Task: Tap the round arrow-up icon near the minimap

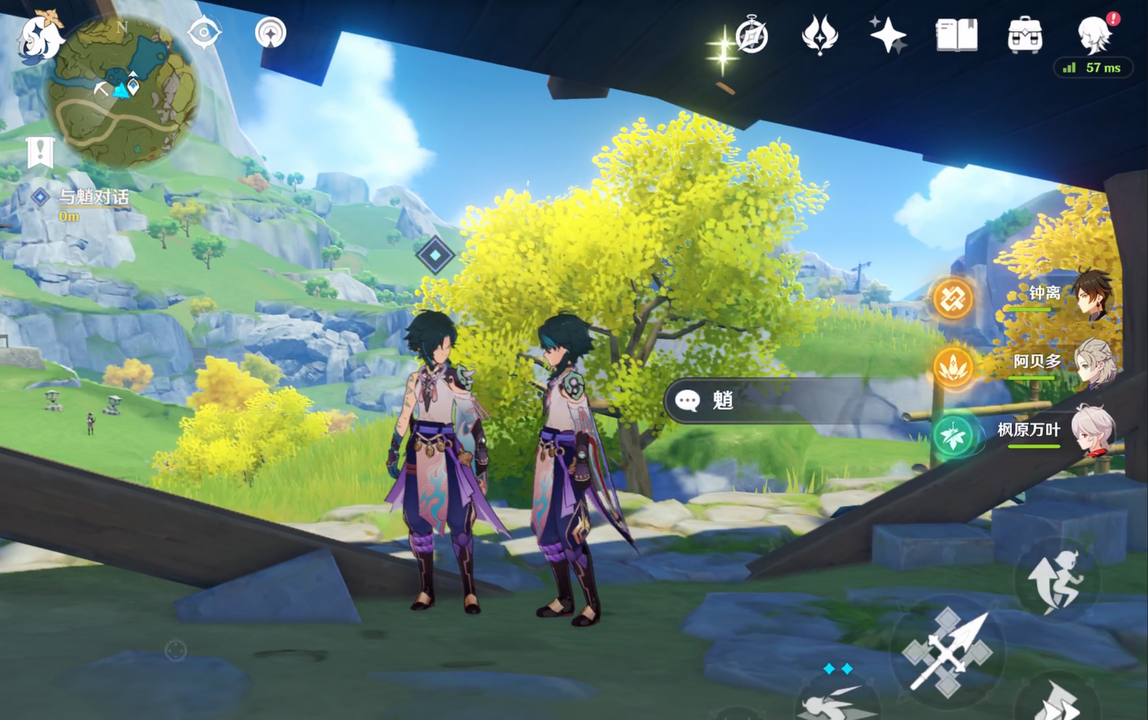Action: pyautogui.click(x=270, y=33)
